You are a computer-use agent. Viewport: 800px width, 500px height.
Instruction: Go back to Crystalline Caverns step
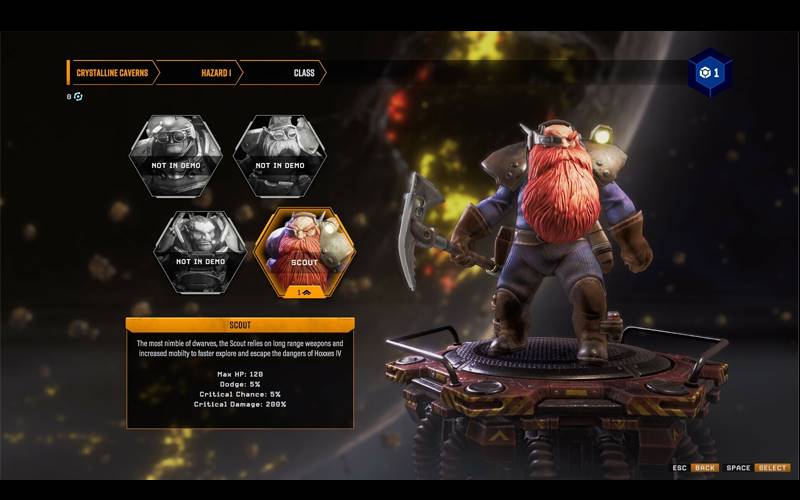110,73
